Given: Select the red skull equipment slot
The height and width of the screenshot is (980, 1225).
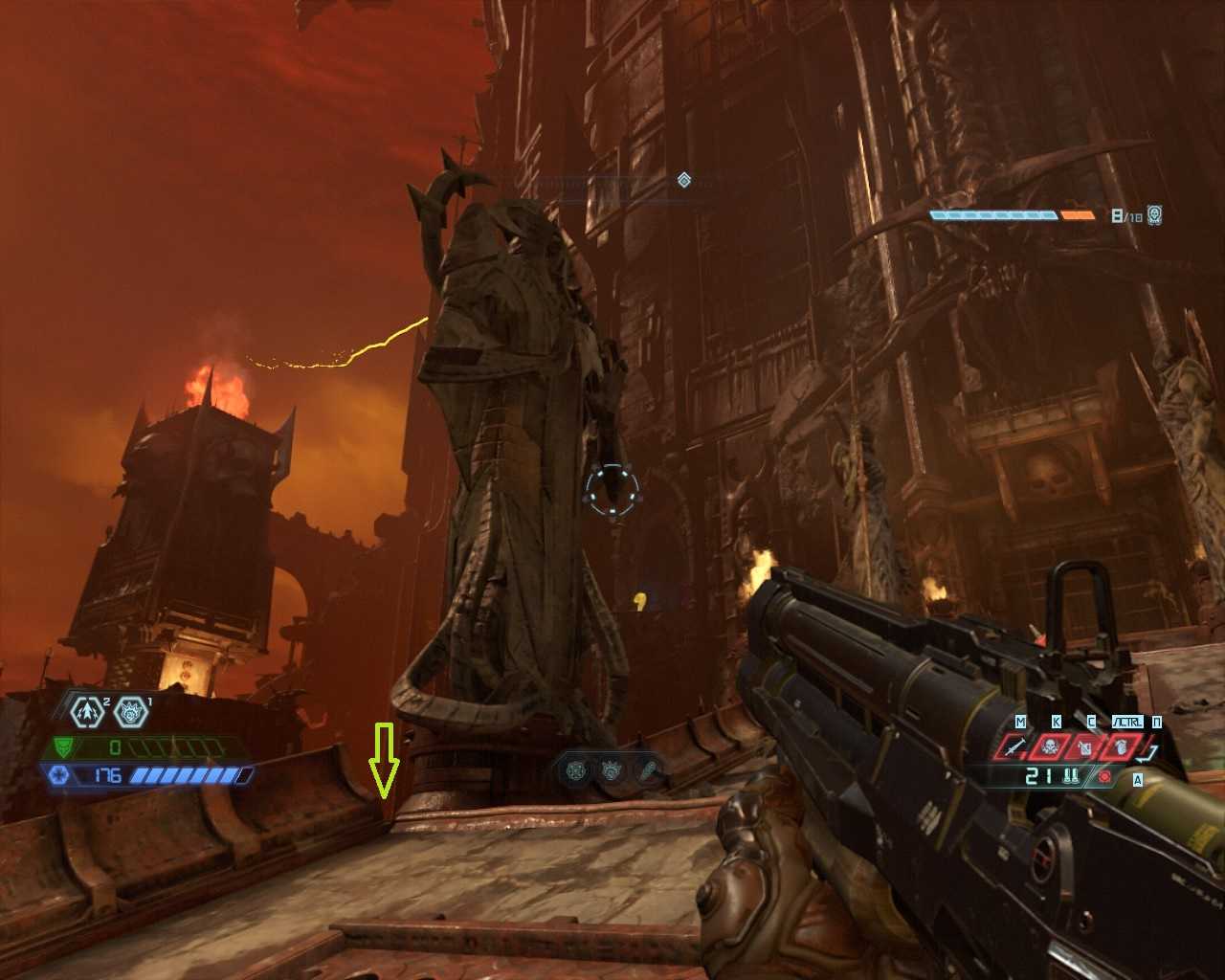Looking at the screenshot, I should (1051, 747).
